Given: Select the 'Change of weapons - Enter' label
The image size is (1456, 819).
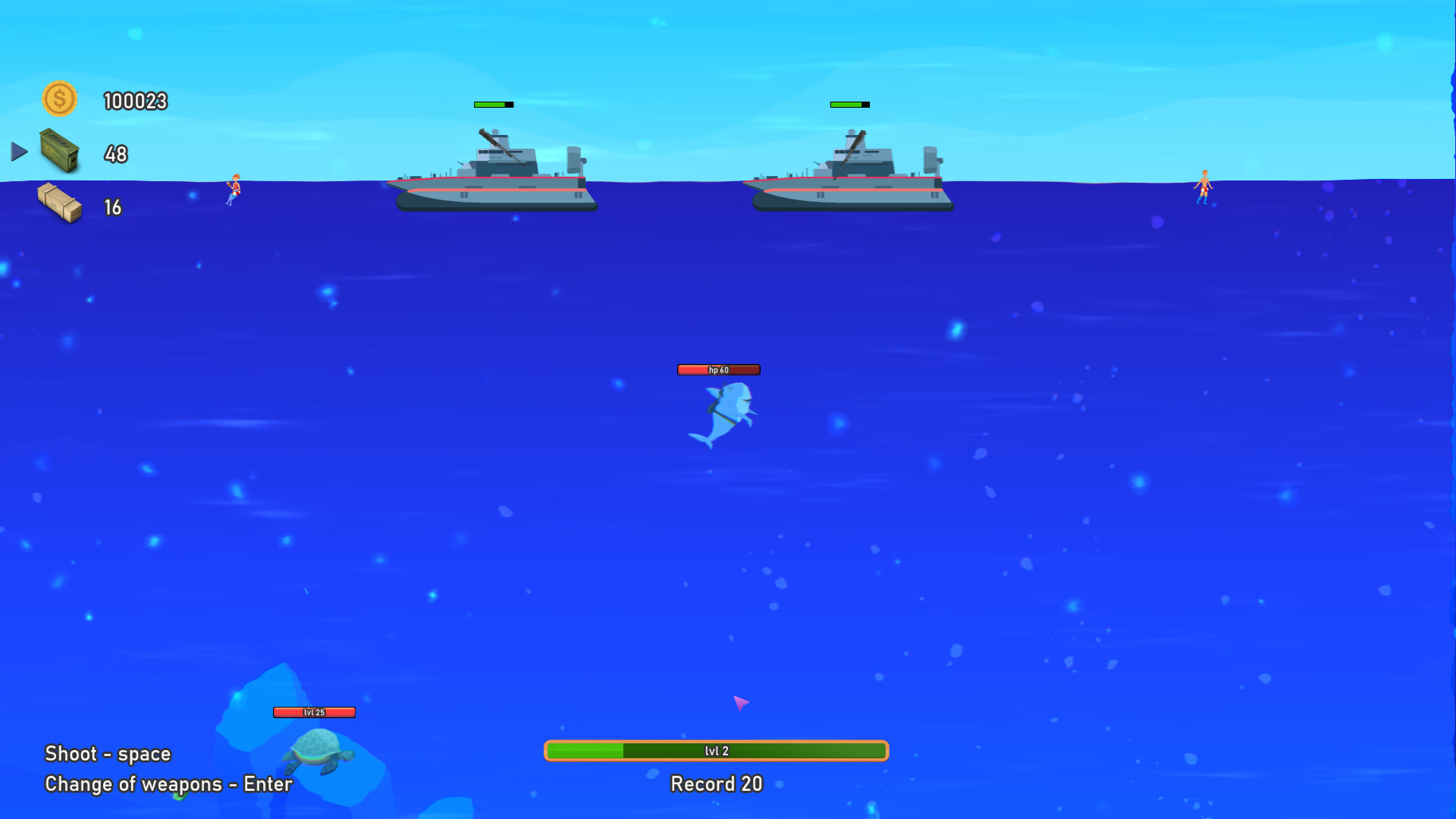Looking at the screenshot, I should 168,784.
